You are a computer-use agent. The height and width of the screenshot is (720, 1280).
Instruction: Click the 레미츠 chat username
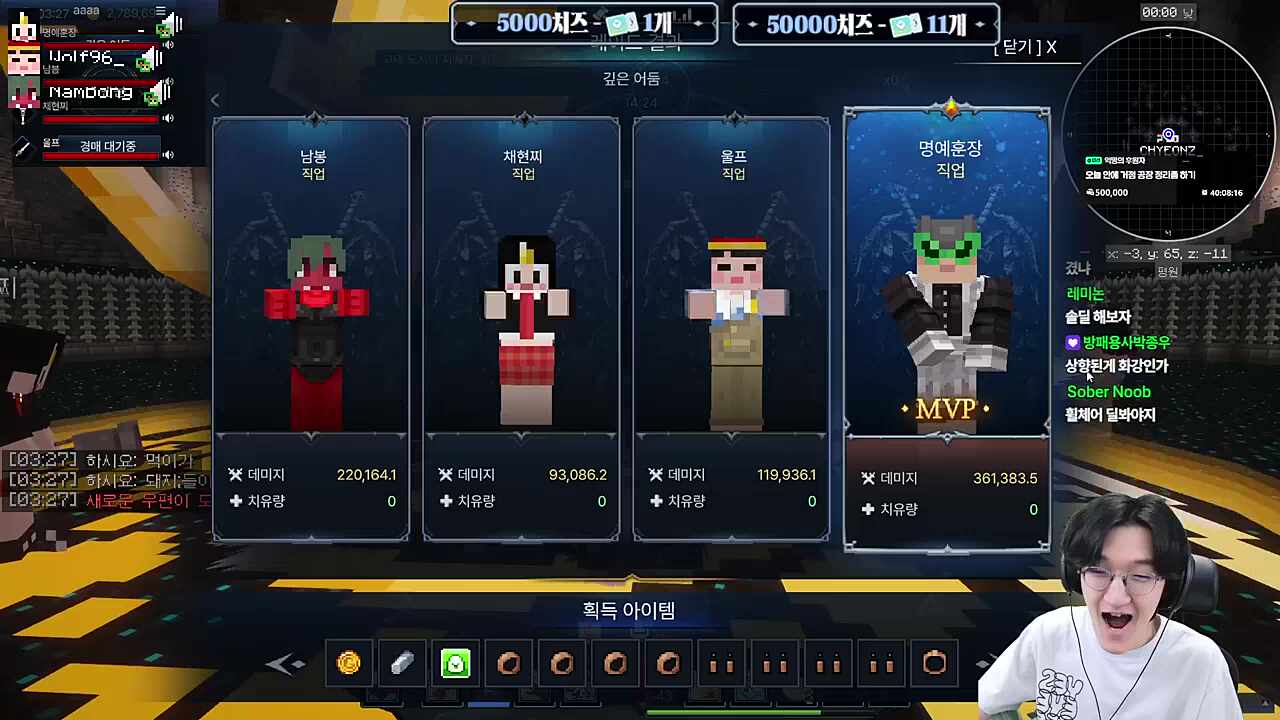[x=1084, y=293]
